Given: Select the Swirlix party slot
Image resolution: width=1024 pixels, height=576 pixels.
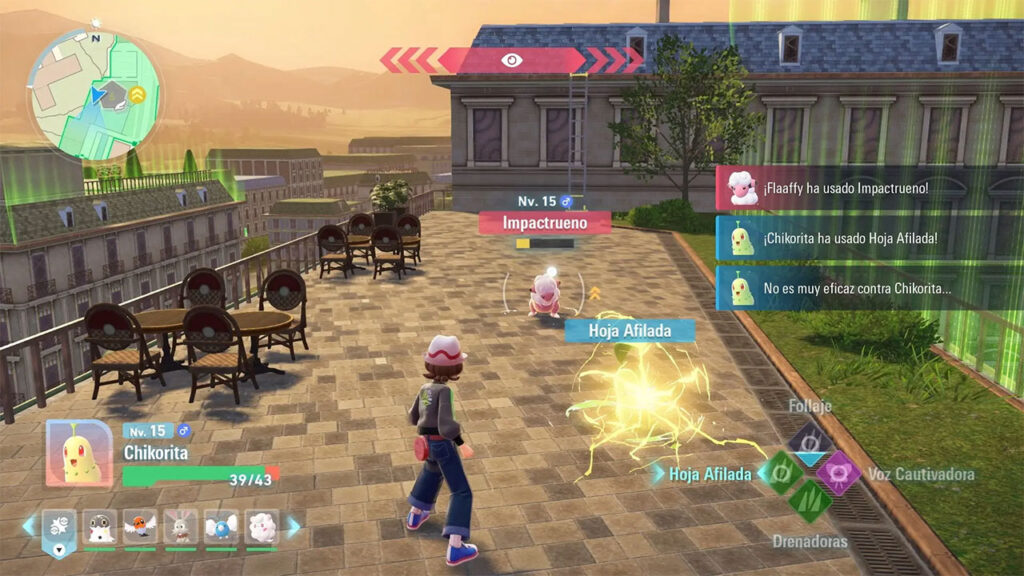Looking at the screenshot, I should click(x=261, y=526).
